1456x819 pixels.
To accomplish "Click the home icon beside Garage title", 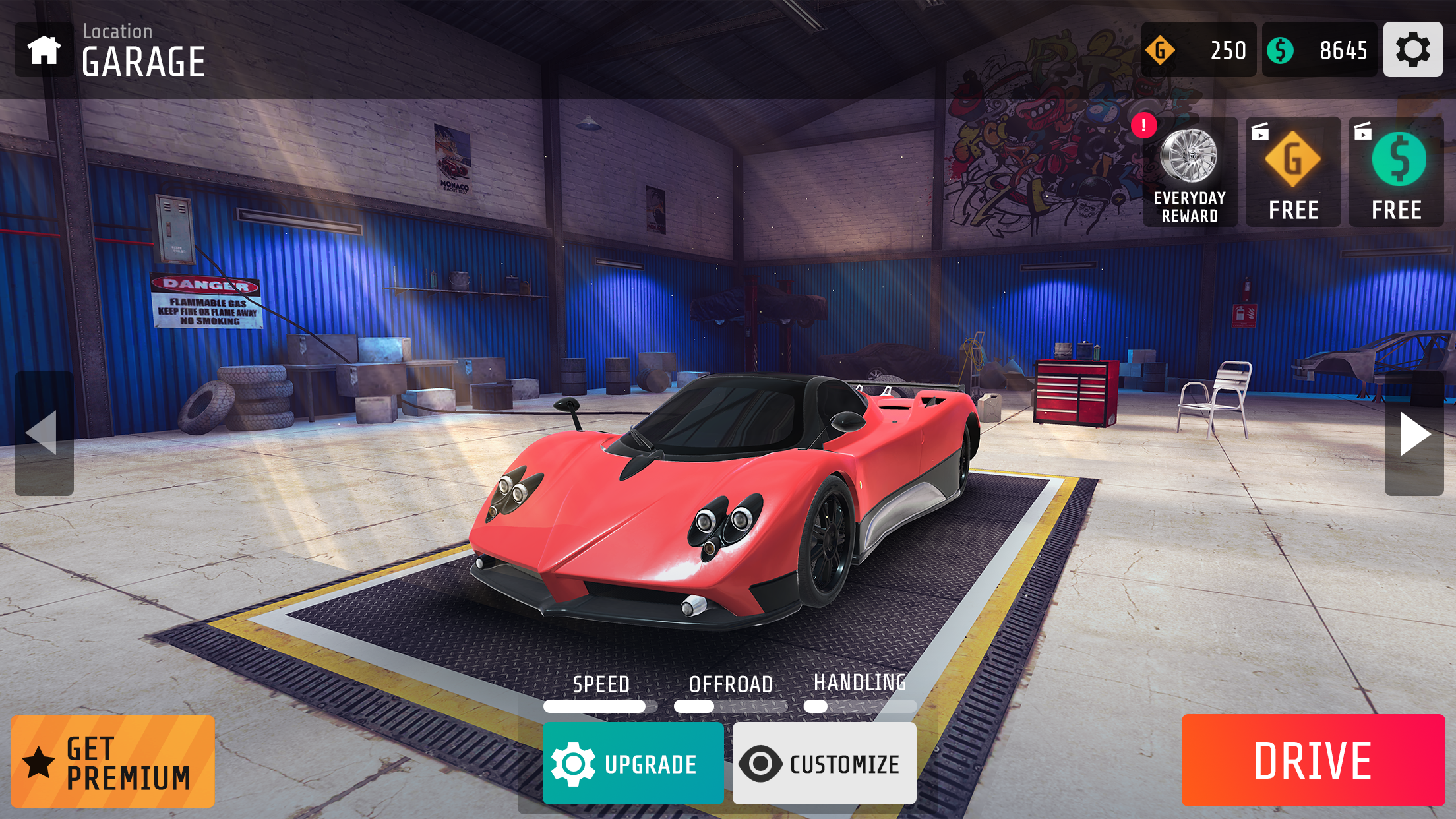I will pyautogui.click(x=44, y=49).
